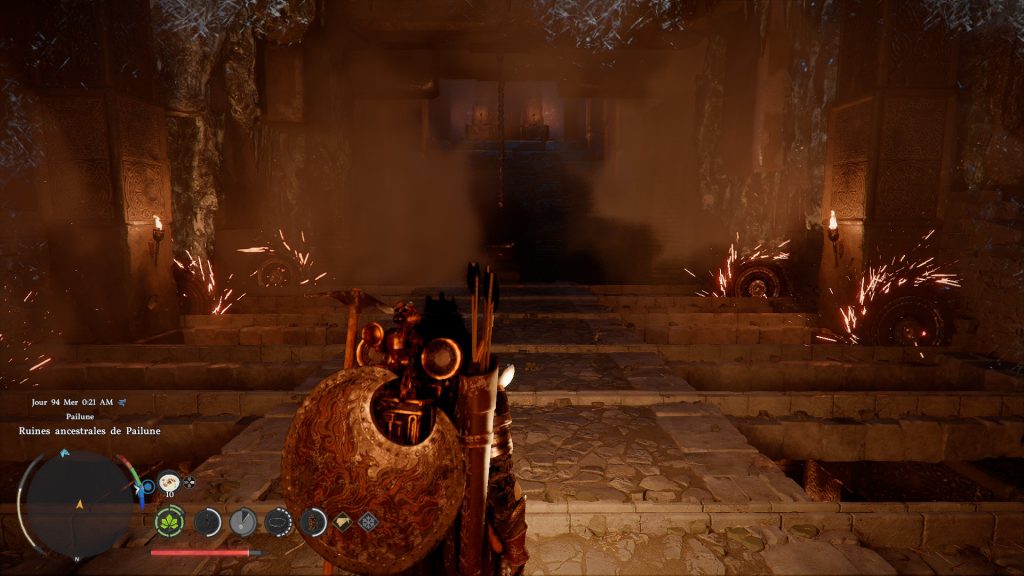Use the food item with count 10
The height and width of the screenshot is (576, 1024).
click(x=169, y=481)
